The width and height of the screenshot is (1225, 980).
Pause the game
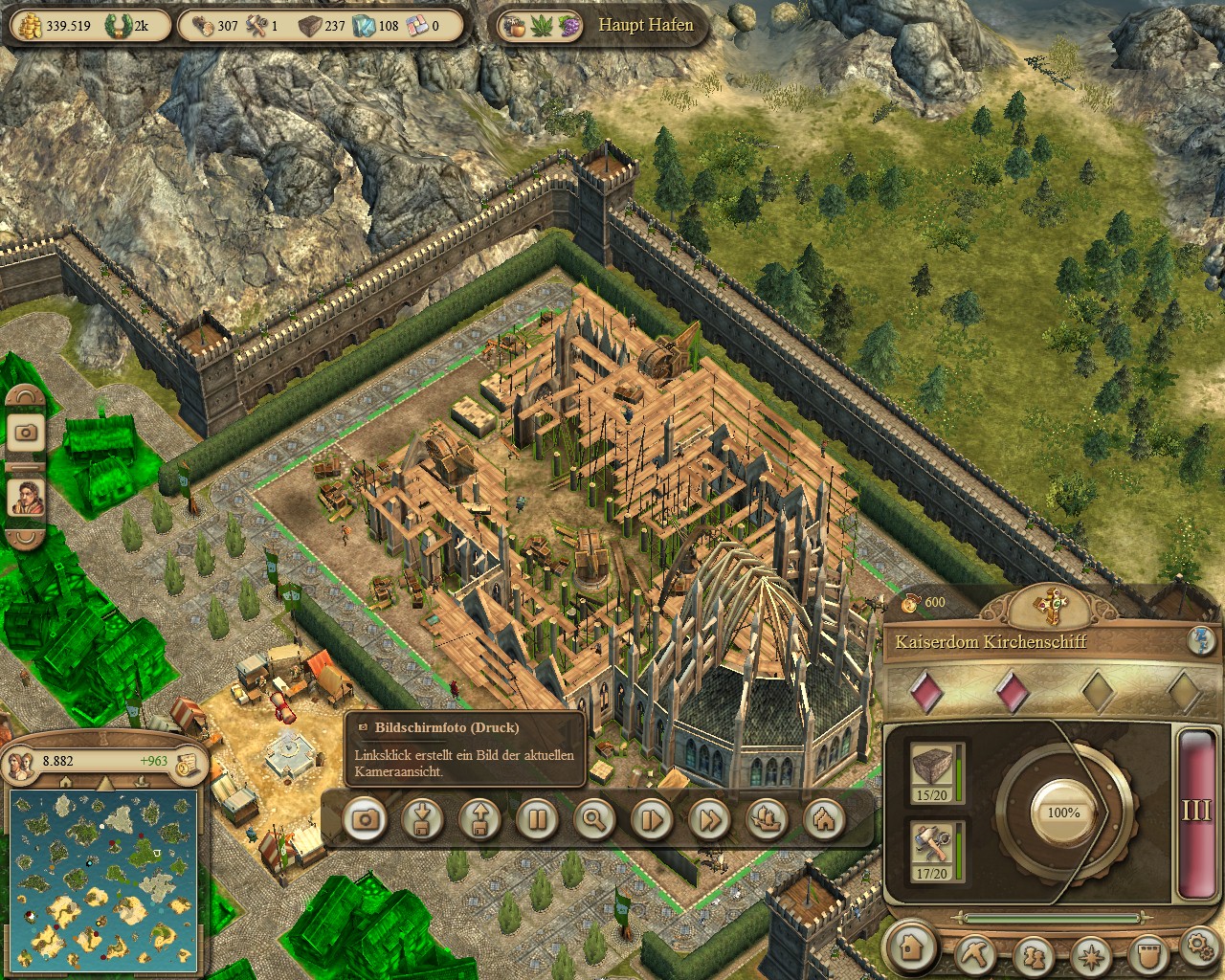click(x=537, y=819)
